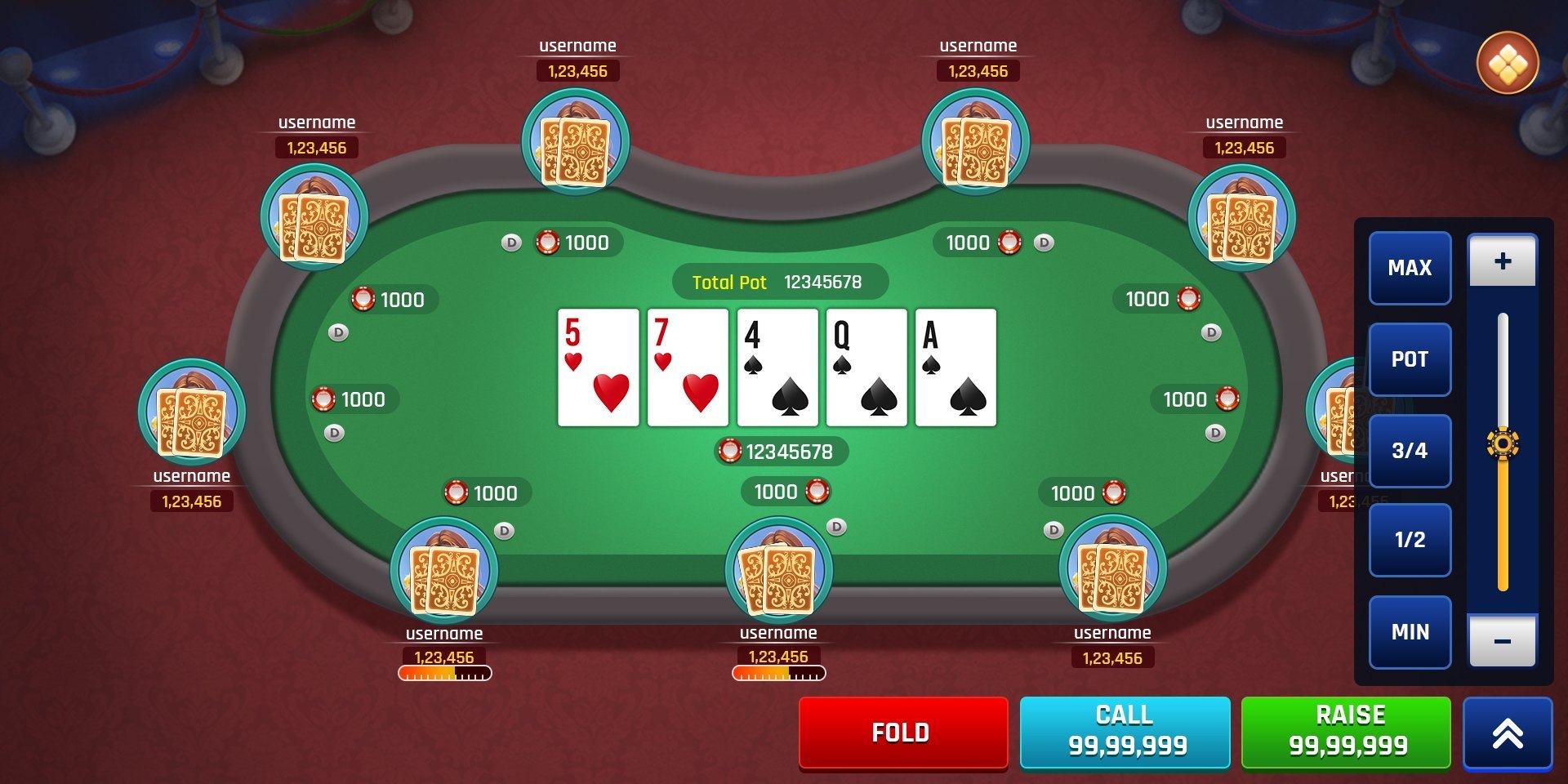The image size is (1568, 784).
Task: Click the dealer button beside the bottom-center player
Action: [x=836, y=527]
